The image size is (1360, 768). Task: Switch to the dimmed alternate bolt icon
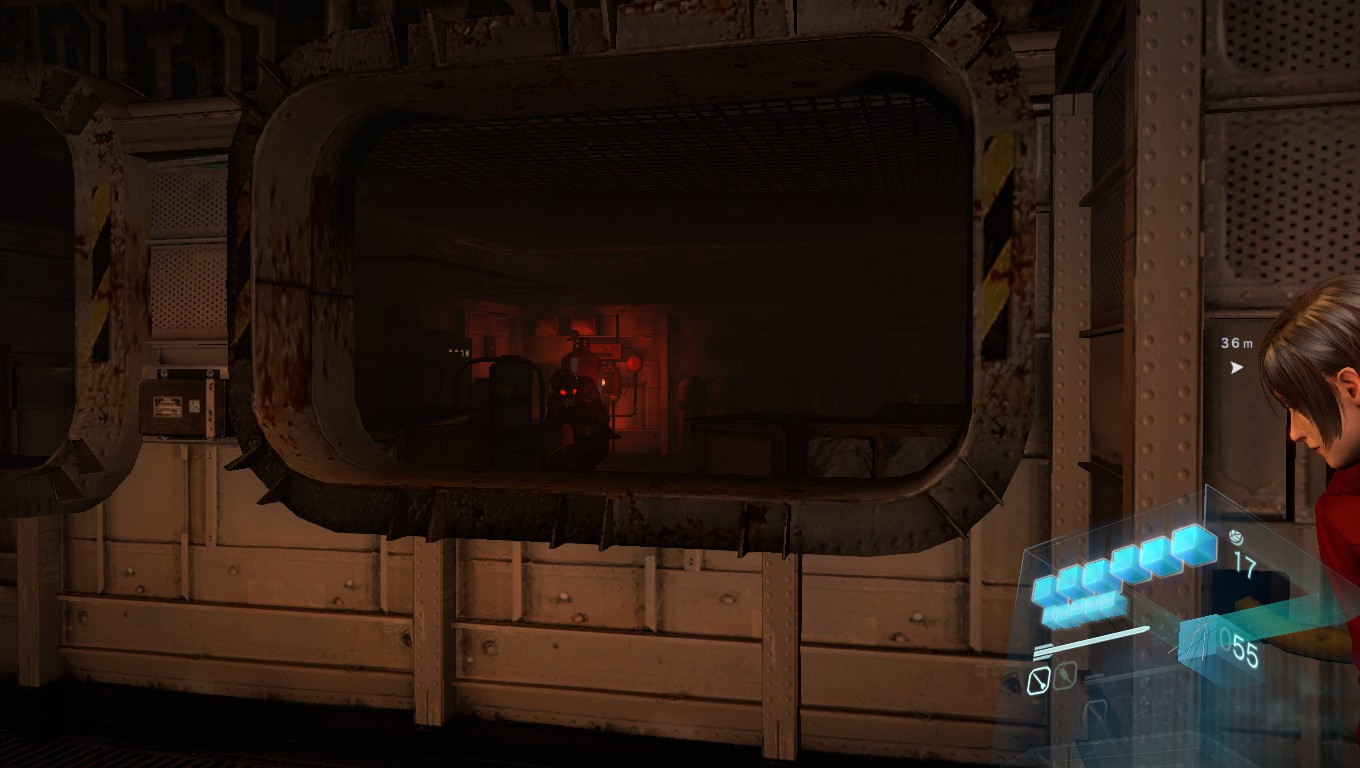tap(1064, 676)
